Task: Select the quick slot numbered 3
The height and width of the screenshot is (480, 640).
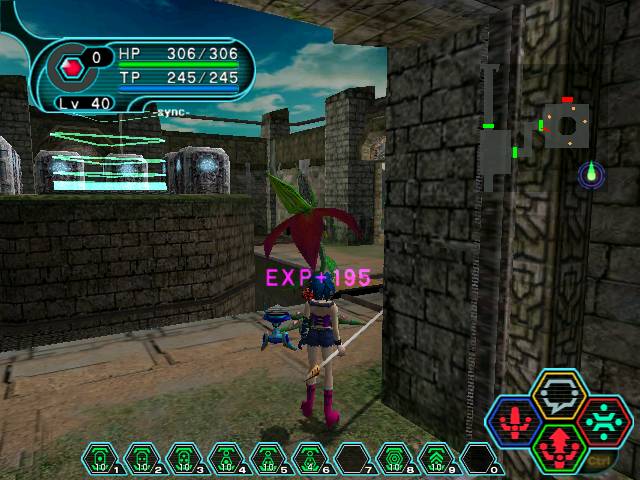Action: (x=184, y=459)
